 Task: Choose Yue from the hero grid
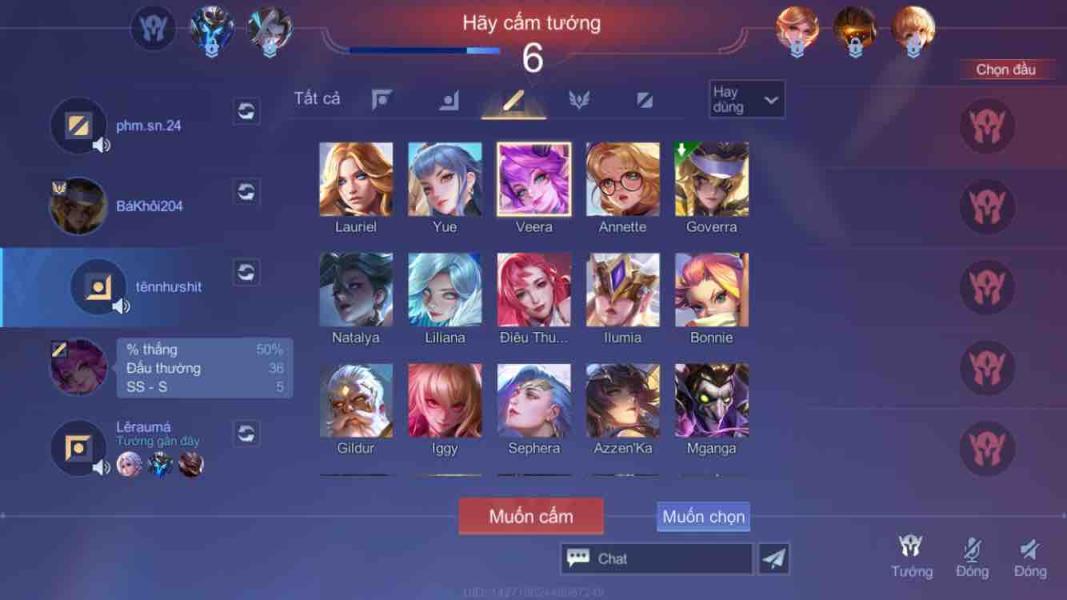point(445,180)
